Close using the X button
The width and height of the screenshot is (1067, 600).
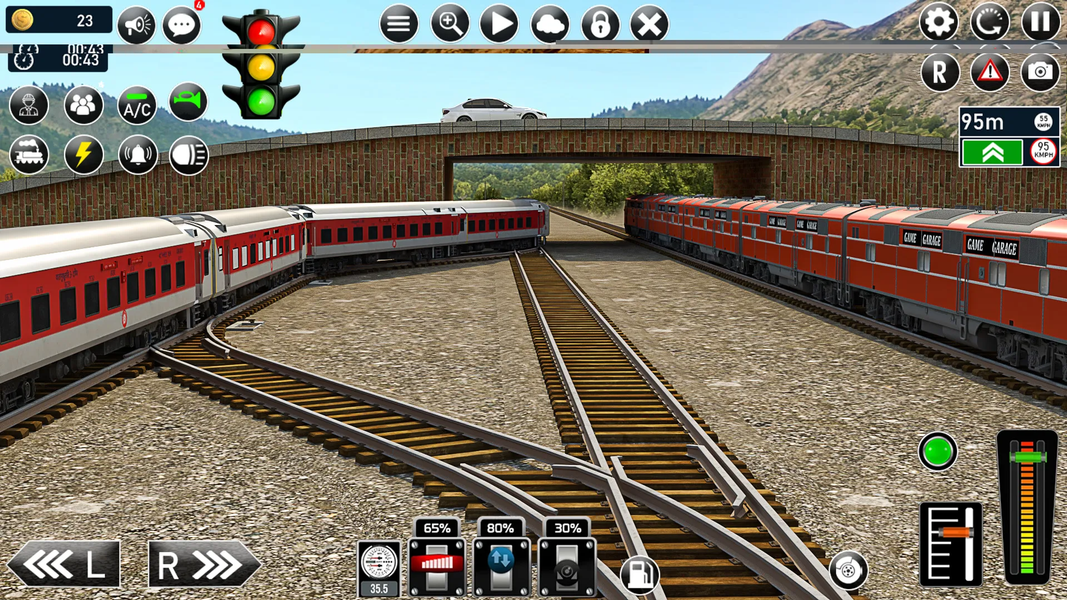point(649,24)
